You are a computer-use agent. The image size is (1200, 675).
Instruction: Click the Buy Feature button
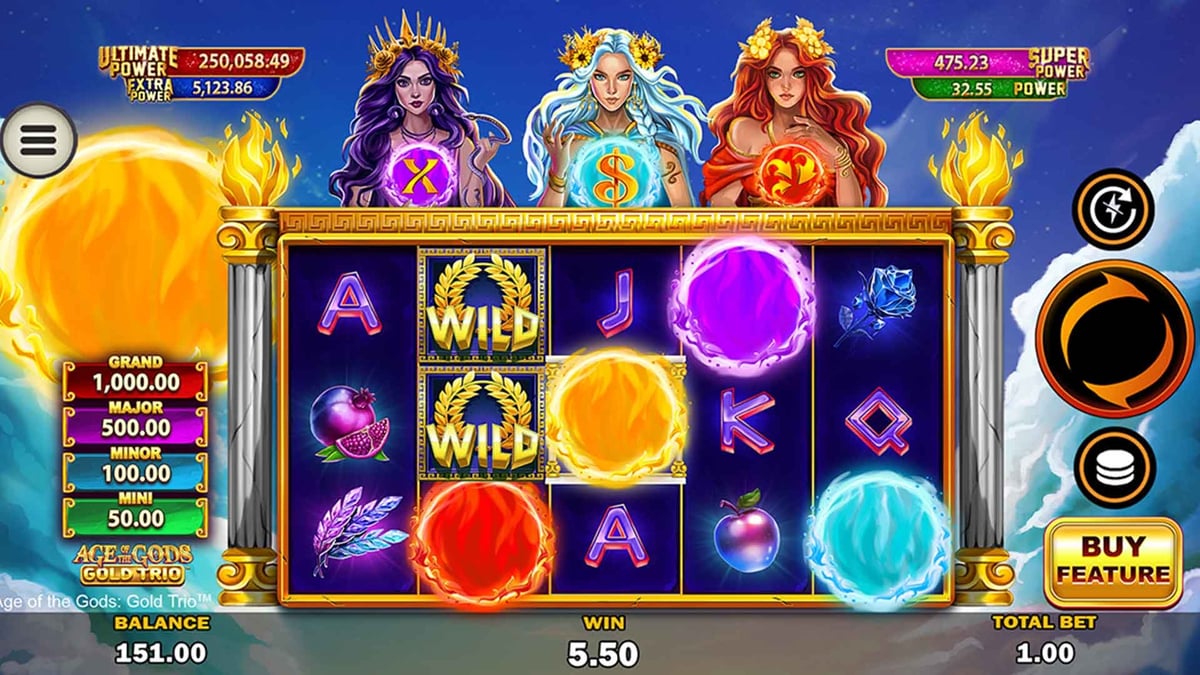point(1113,562)
